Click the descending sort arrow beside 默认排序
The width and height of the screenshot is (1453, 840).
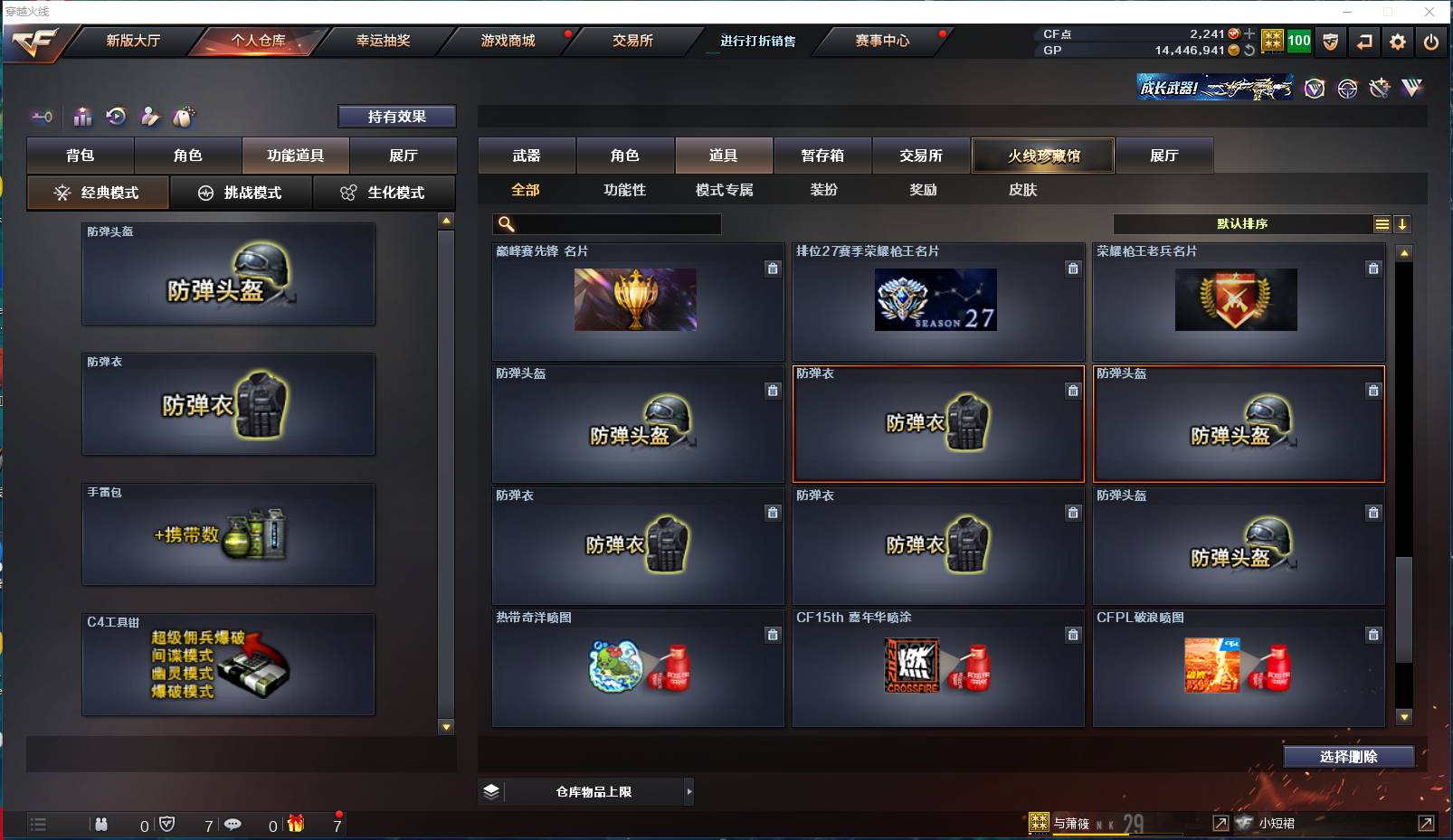point(1403,223)
